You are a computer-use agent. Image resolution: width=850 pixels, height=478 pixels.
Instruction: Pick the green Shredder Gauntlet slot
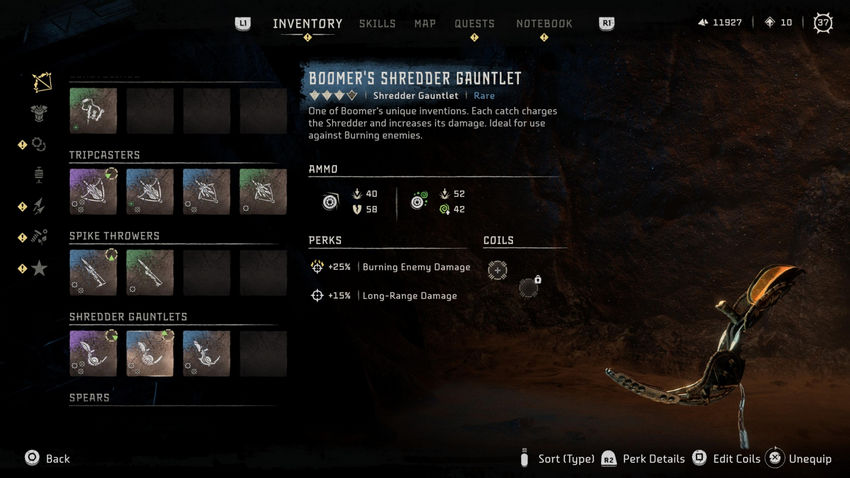[x=150, y=353]
